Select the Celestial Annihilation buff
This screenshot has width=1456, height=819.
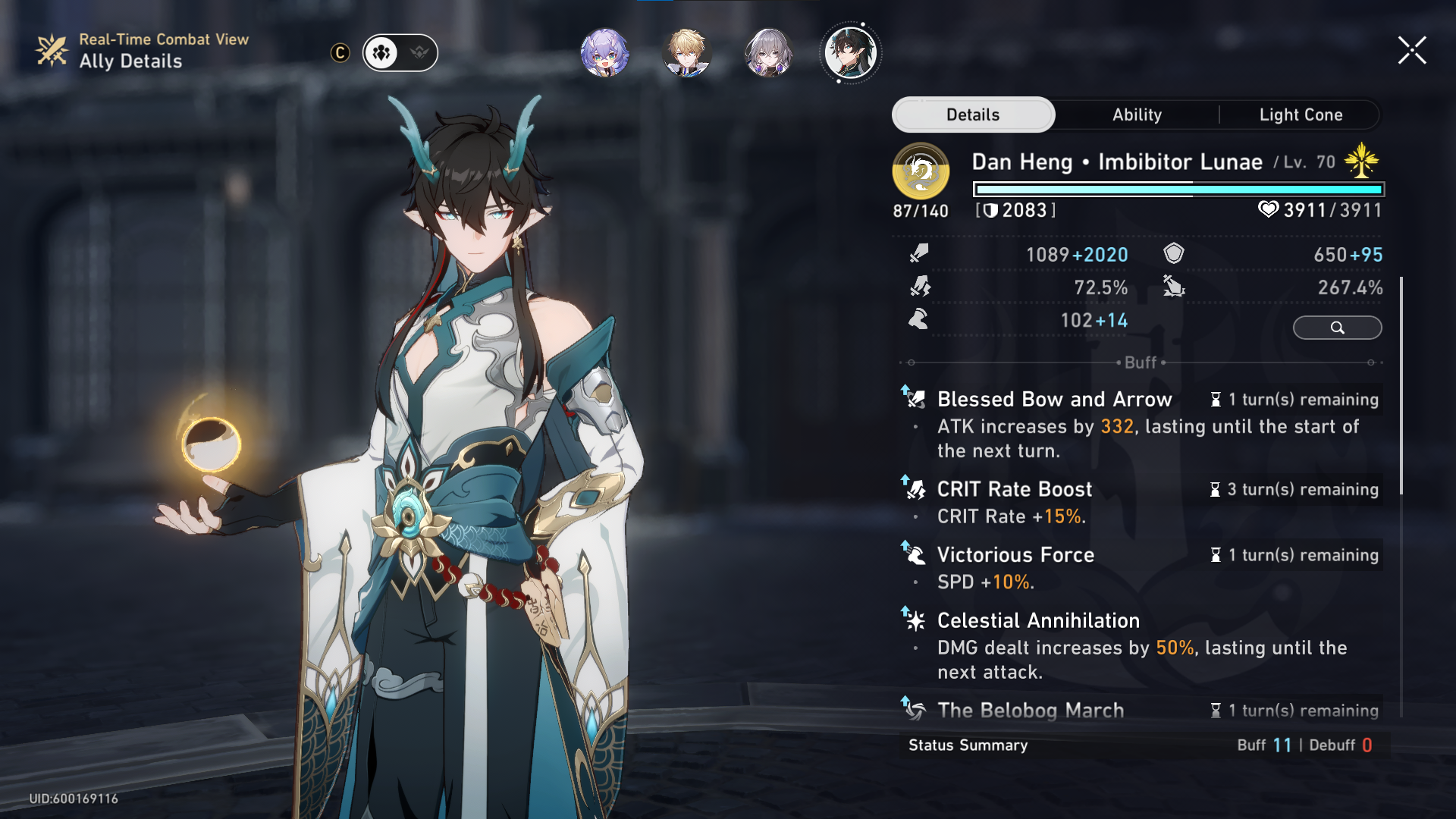tap(1038, 621)
